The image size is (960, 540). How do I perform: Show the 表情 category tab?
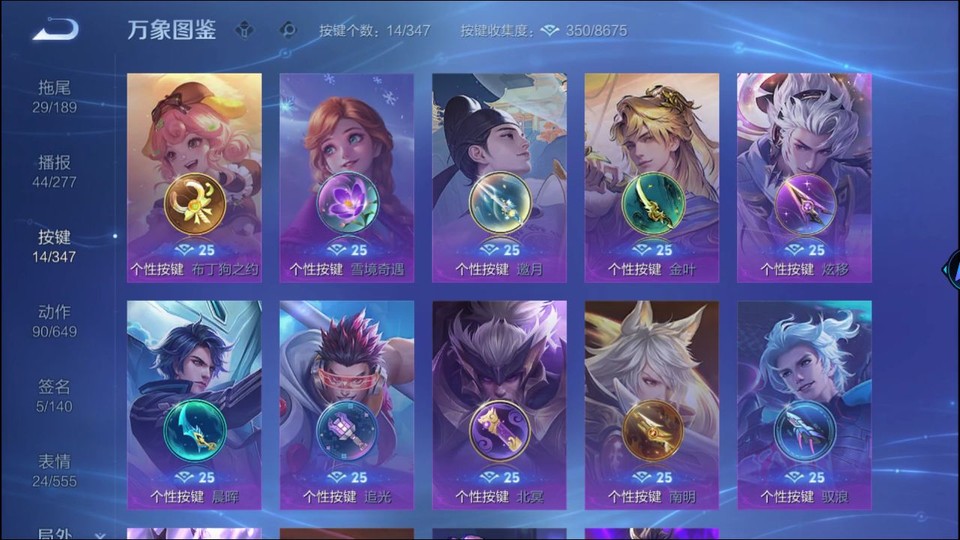[x=54, y=471]
